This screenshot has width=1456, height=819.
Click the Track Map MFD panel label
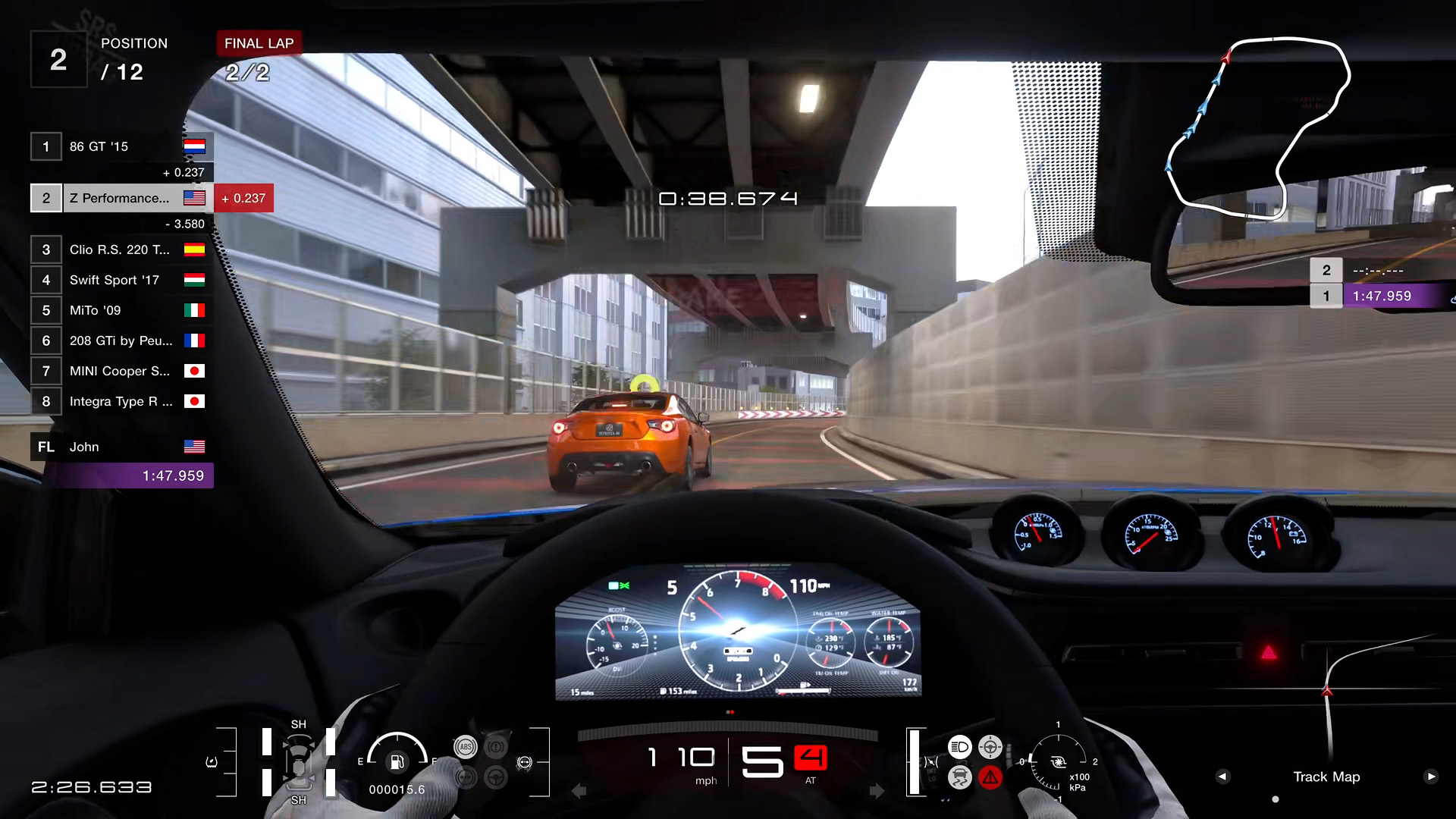[1326, 777]
